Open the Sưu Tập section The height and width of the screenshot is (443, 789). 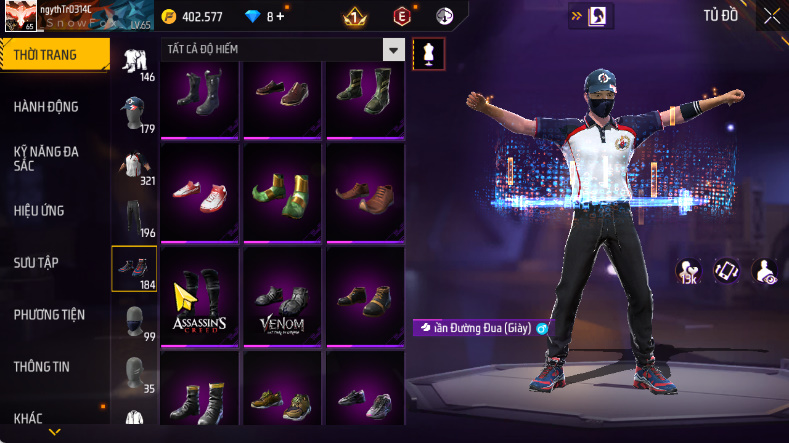pos(37,262)
